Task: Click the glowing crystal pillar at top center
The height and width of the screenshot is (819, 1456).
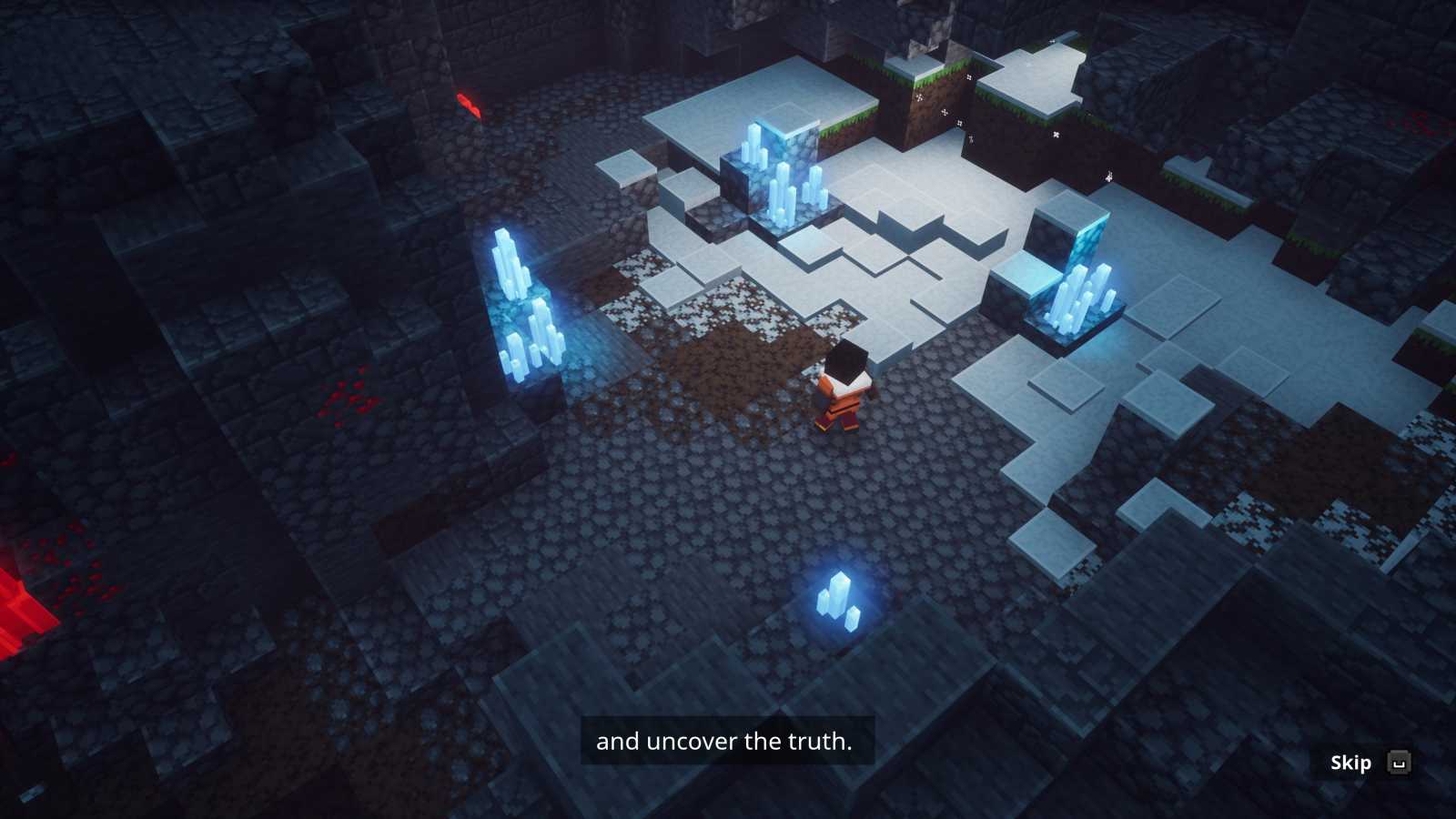Action: [778, 173]
